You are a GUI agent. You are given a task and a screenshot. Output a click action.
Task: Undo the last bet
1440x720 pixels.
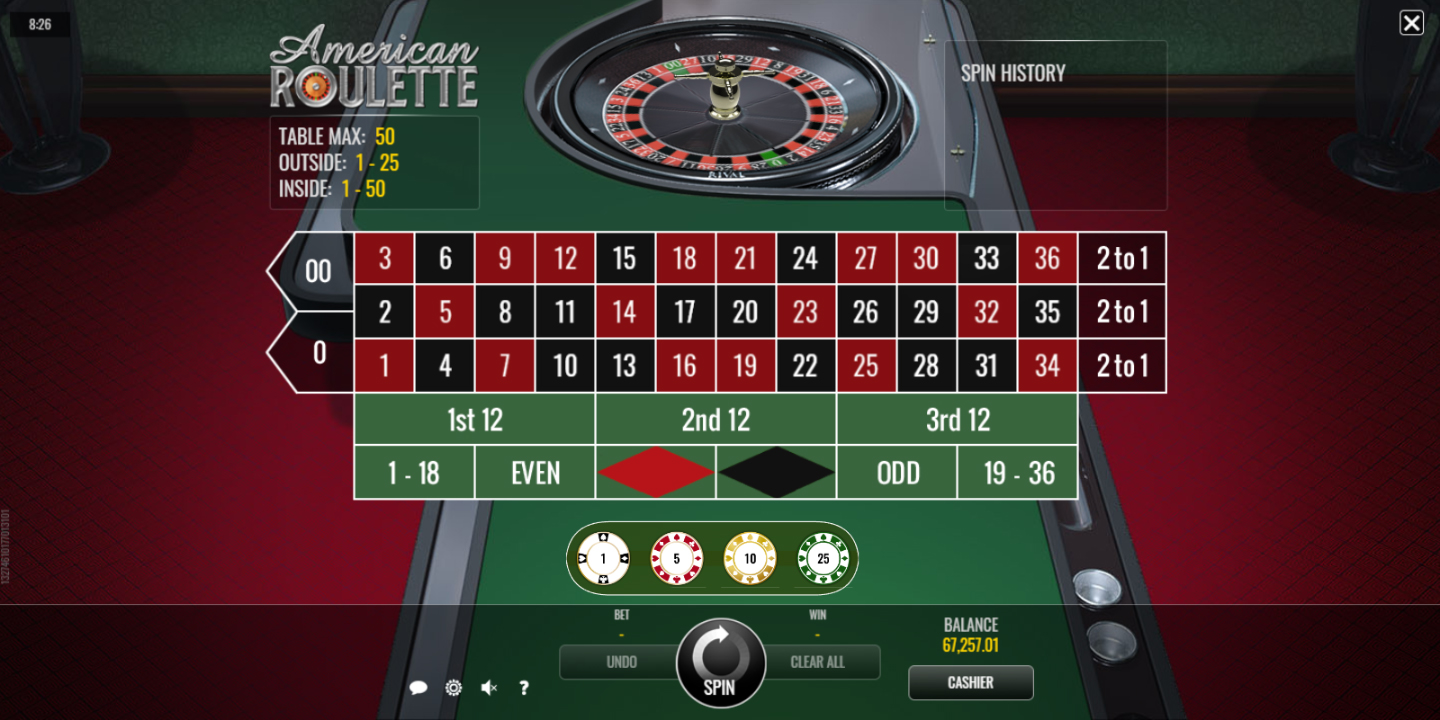[x=620, y=662]
